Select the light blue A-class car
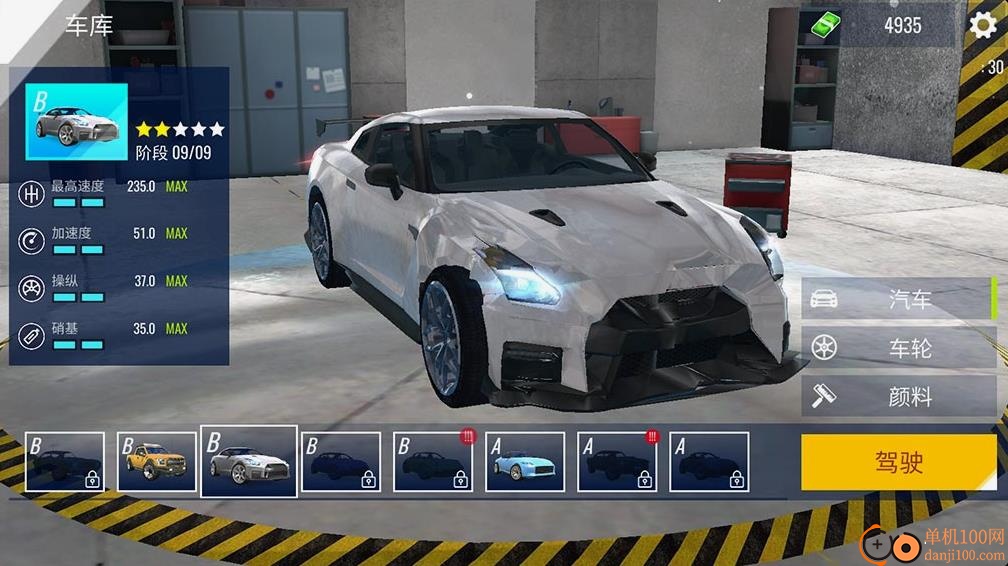 point(525,462)
